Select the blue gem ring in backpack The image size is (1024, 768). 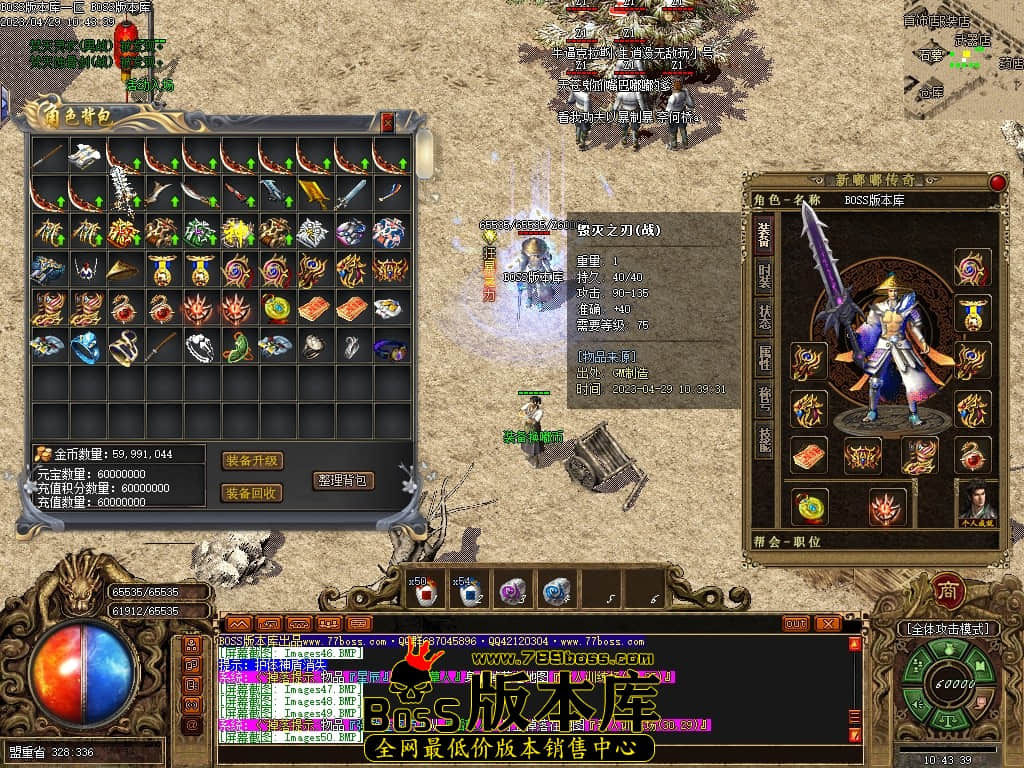(86, 347)
